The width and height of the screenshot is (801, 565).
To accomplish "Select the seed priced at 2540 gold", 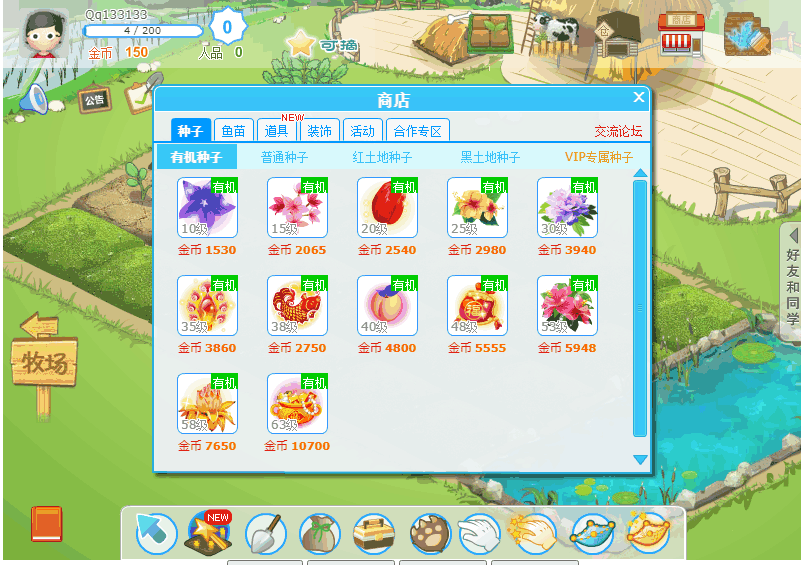I will [387, 207].
